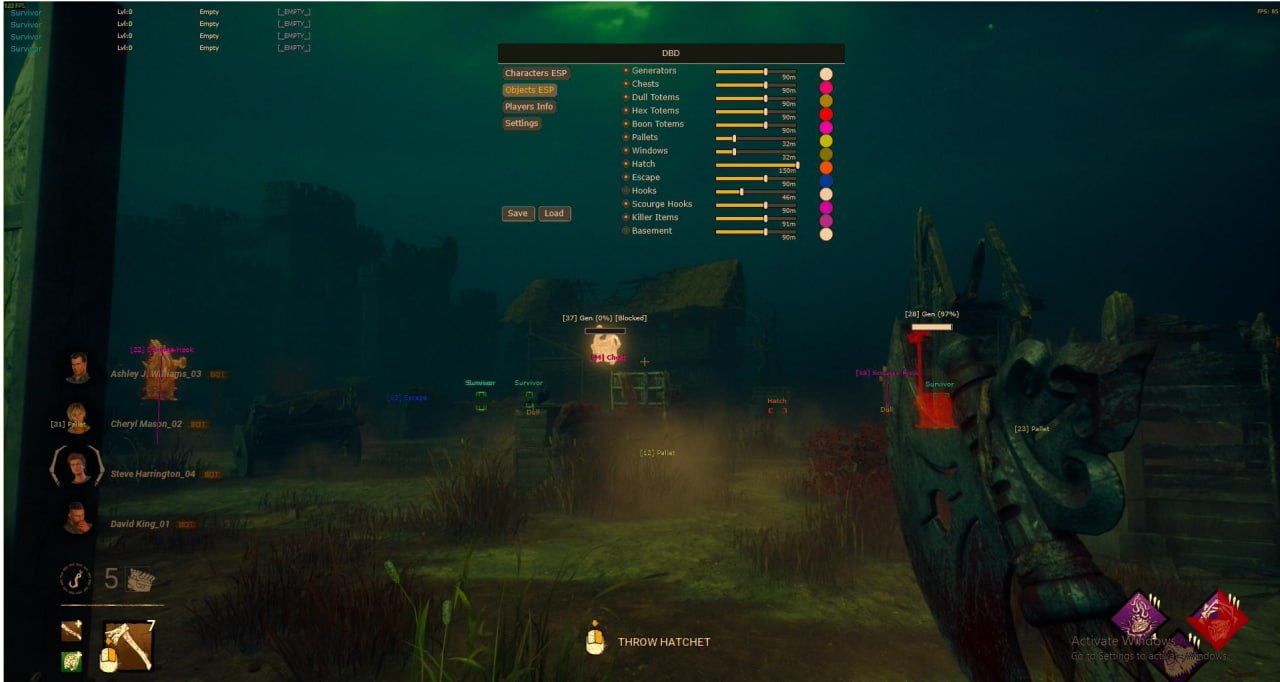Screen dimensions: 1280x682
Task: Choose the Hatch orange color swatch
Action: click(826, 168)
